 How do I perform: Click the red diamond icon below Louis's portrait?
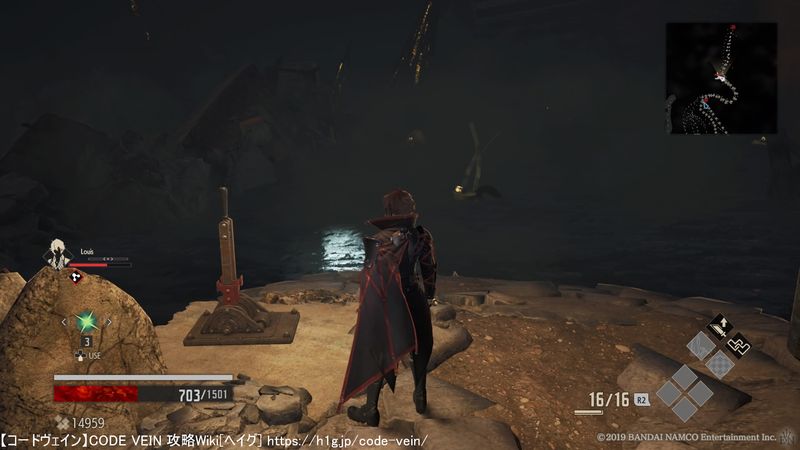(76, 277)
